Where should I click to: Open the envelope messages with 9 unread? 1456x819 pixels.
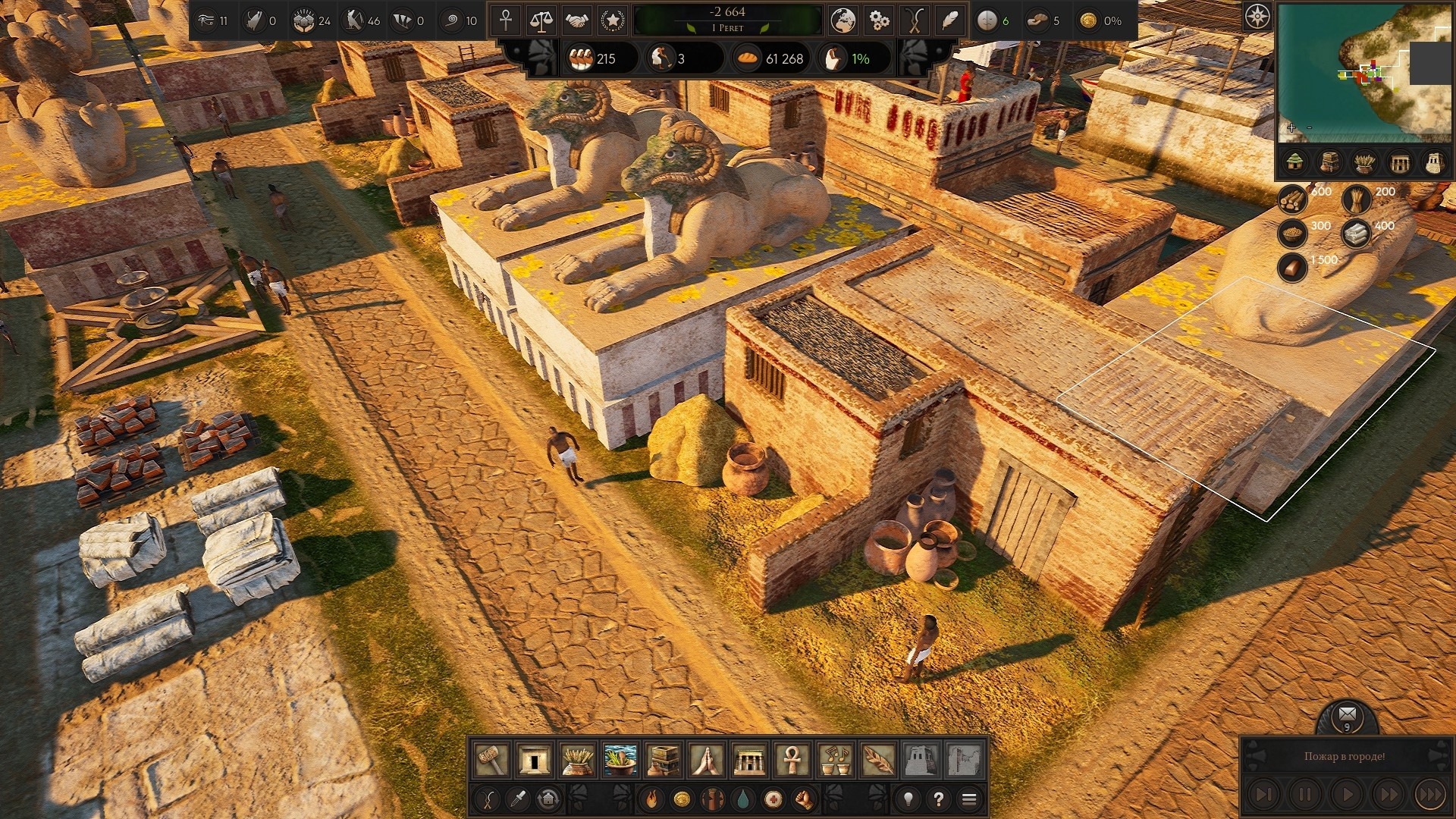tap(1347, 714)
